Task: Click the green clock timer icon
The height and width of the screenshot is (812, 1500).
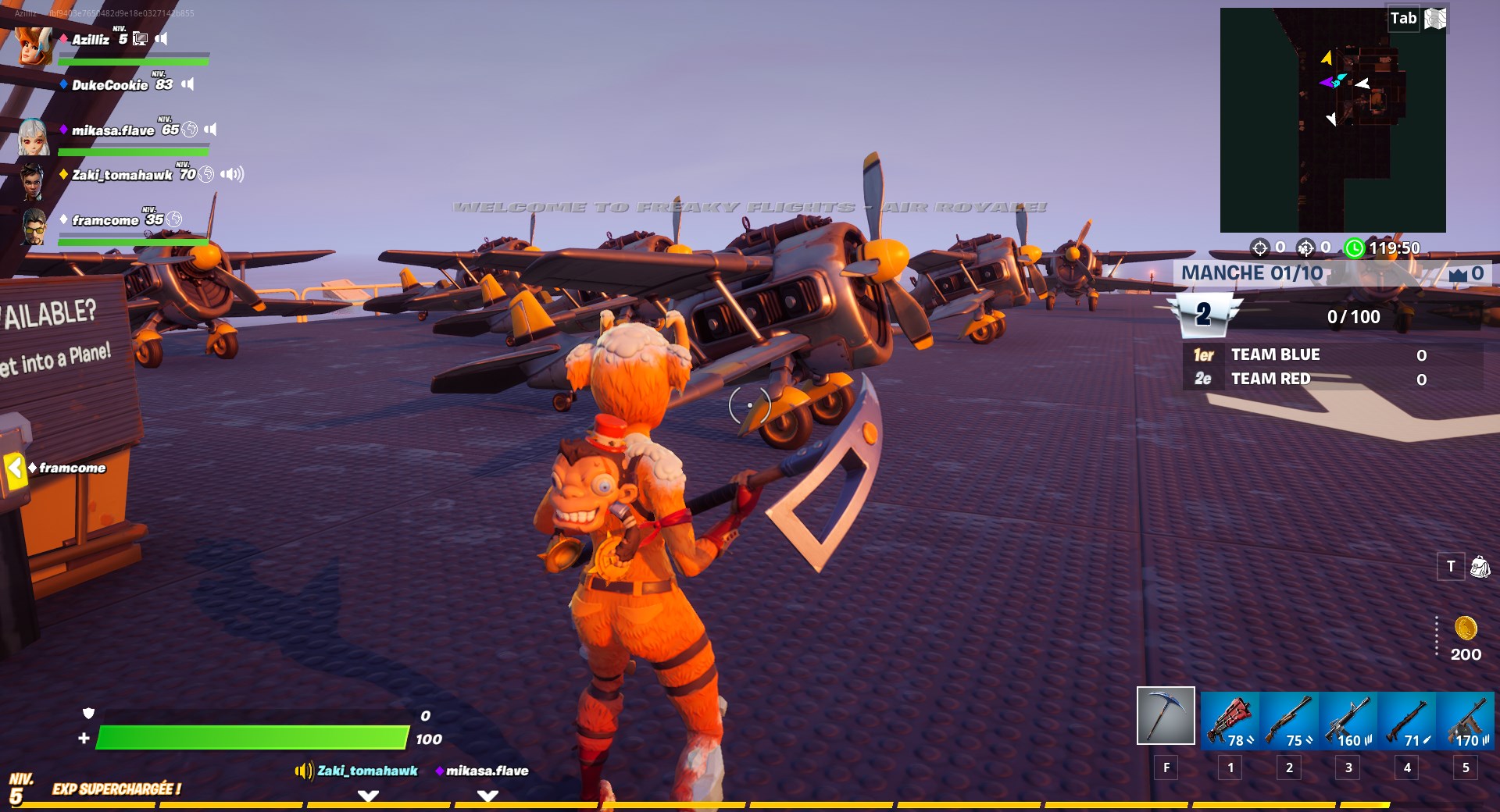Action: pyautogui.click(x=1354, y=248)
